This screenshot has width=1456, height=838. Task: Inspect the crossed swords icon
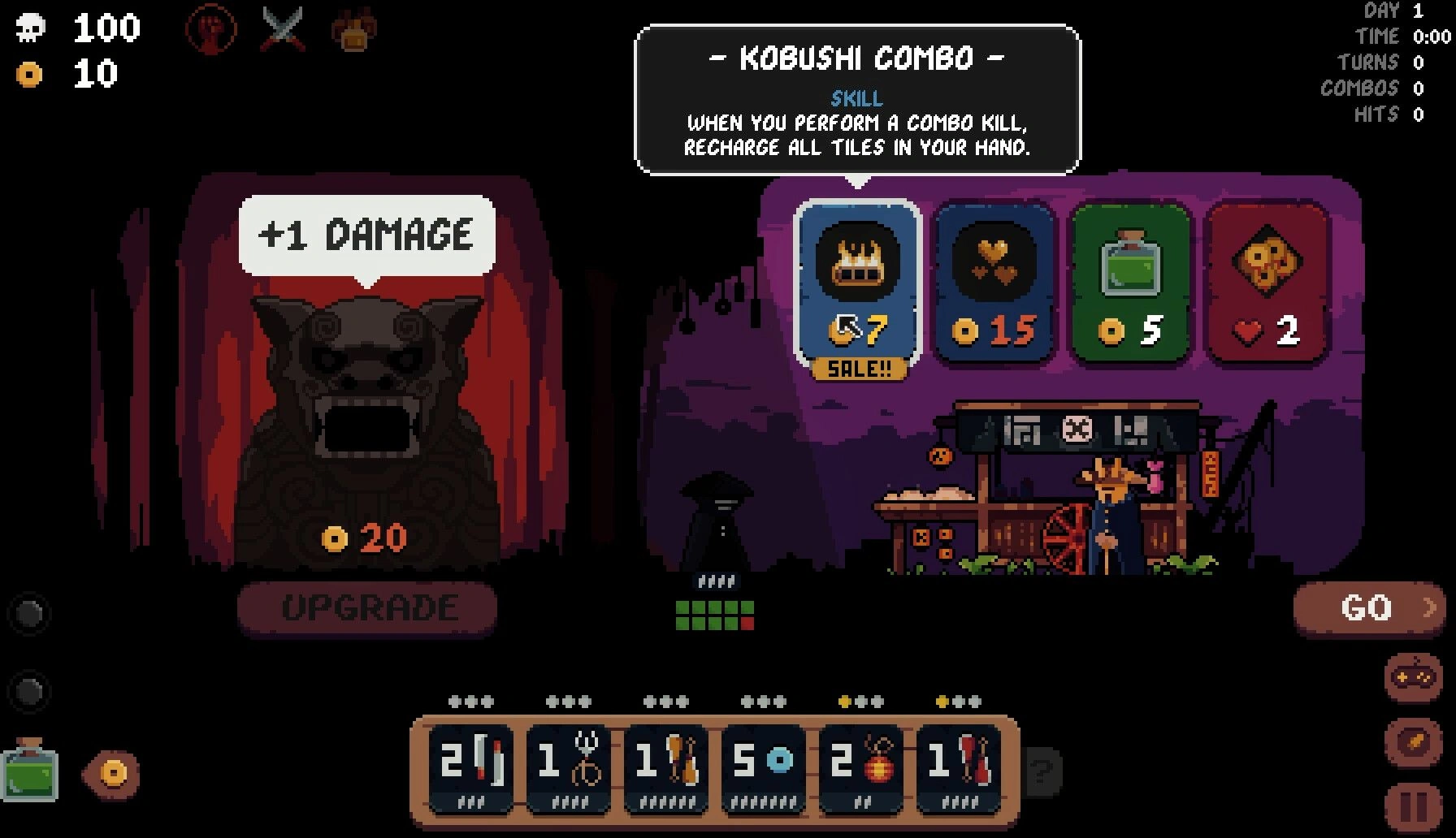pos(284,31)
